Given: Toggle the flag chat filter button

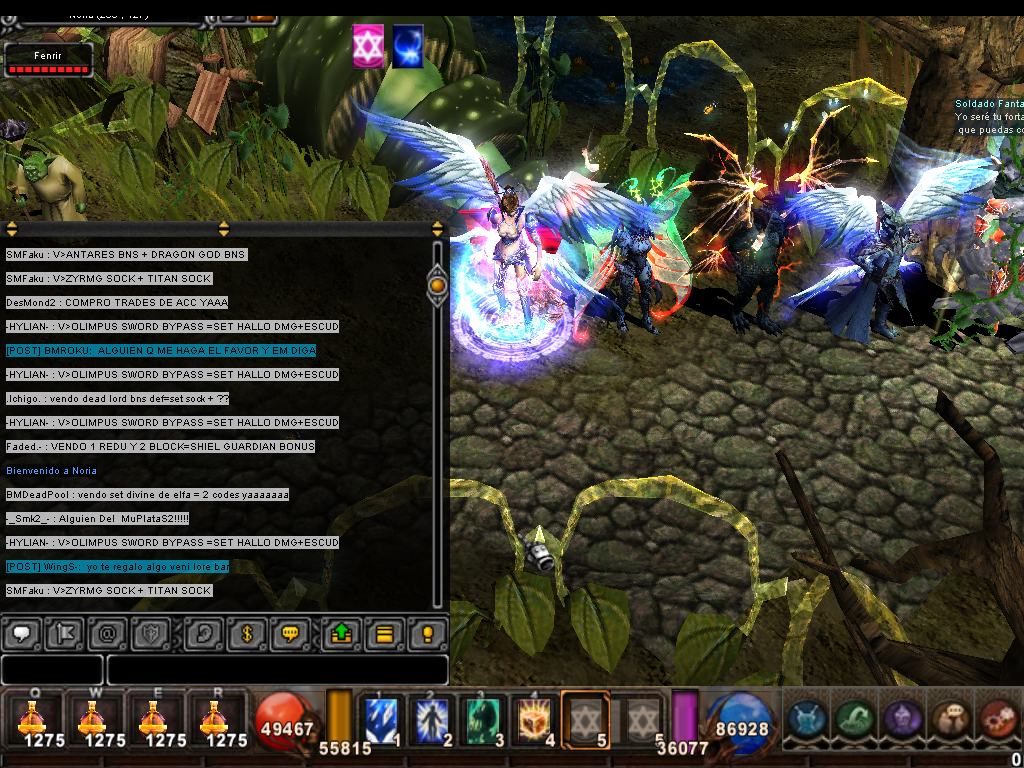Looking at the screenshot, I should tap(65, 633).
